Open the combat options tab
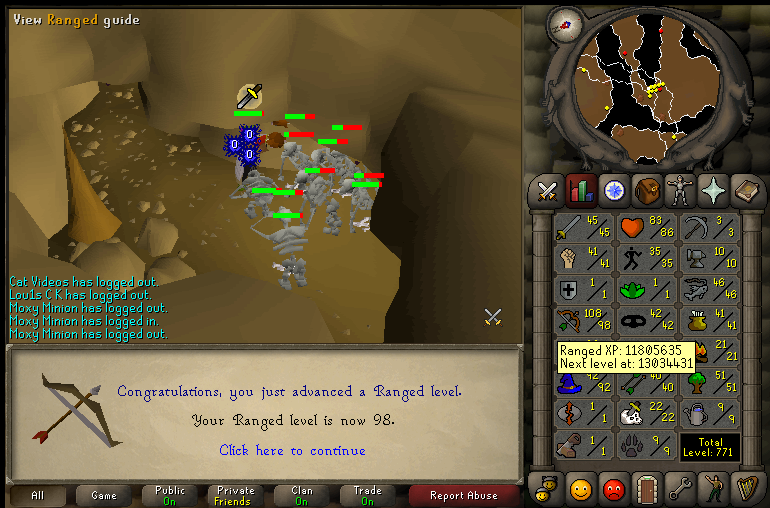 coord(547,189)
